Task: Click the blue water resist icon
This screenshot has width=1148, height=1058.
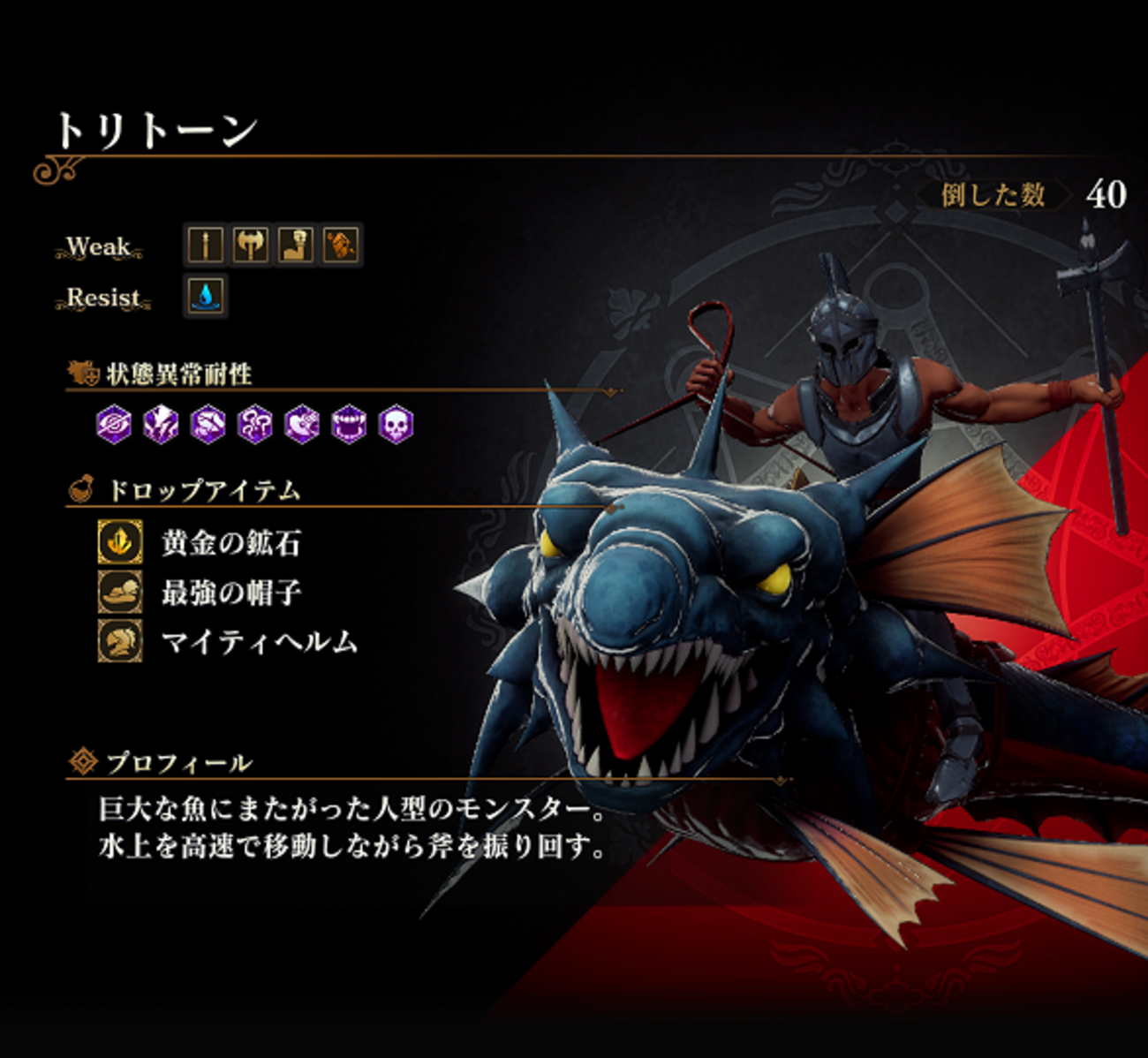Action: coord(206,296)
